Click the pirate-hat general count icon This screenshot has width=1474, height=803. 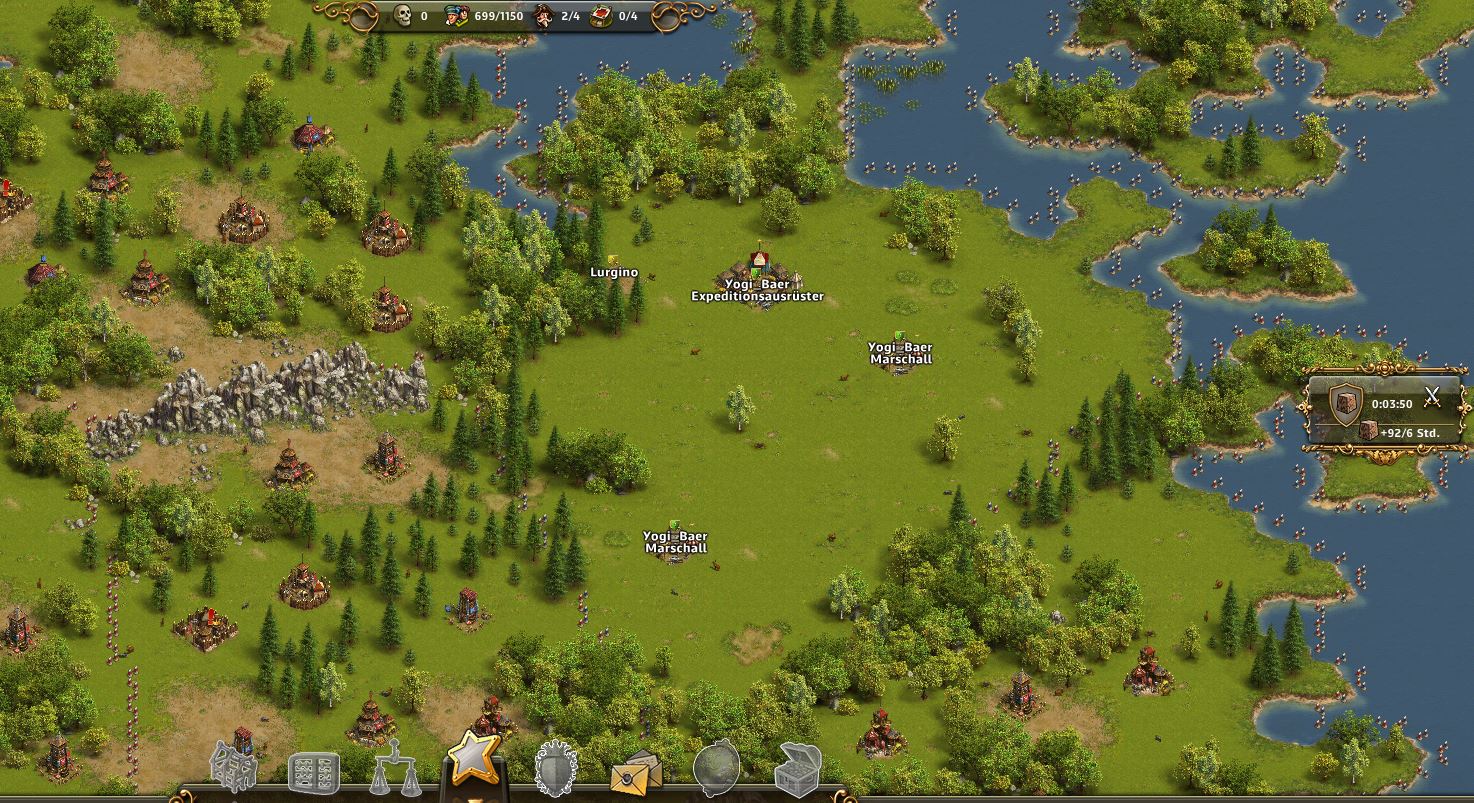click(544, 16)
